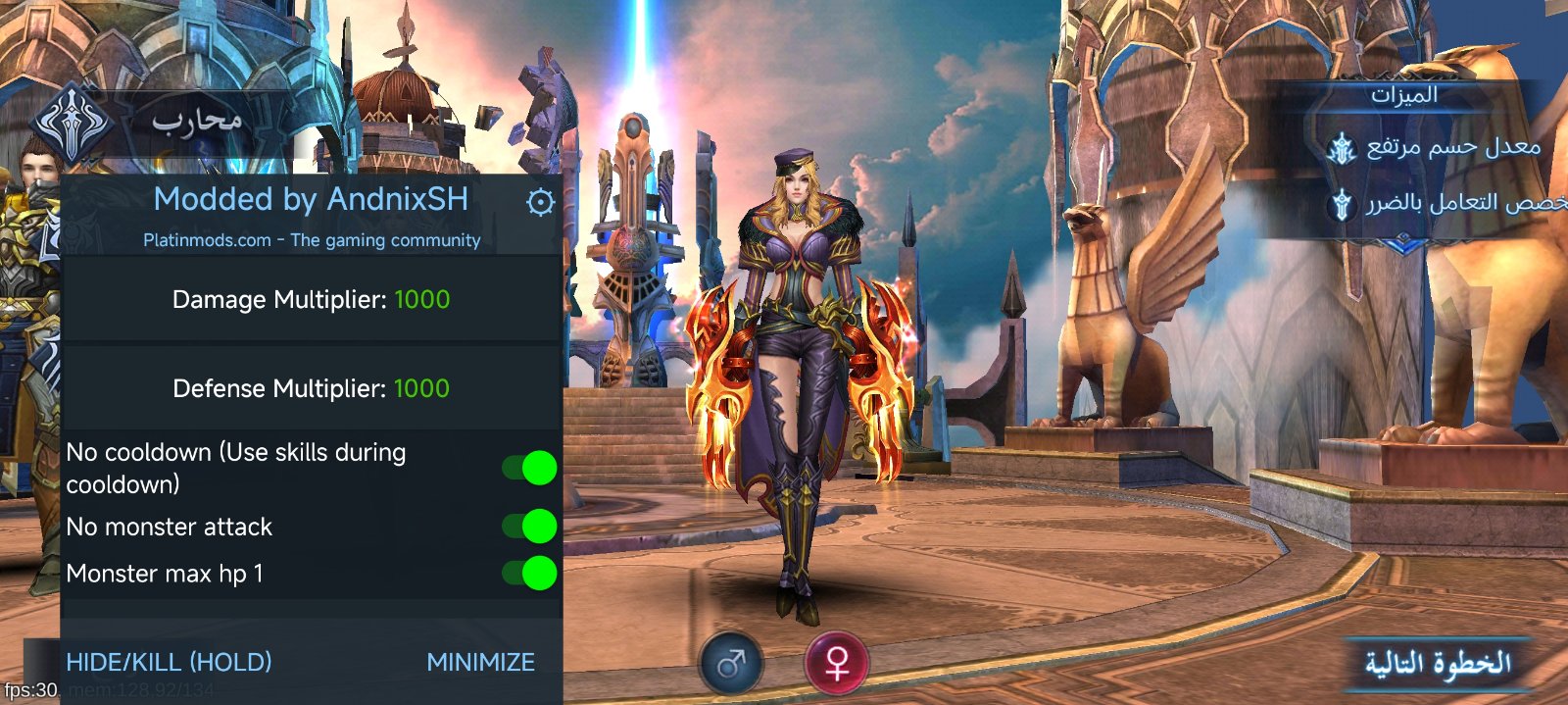Open the mod menu gear settings
This screenshot has height=705, width=1568.
click(x=540, y=202)
